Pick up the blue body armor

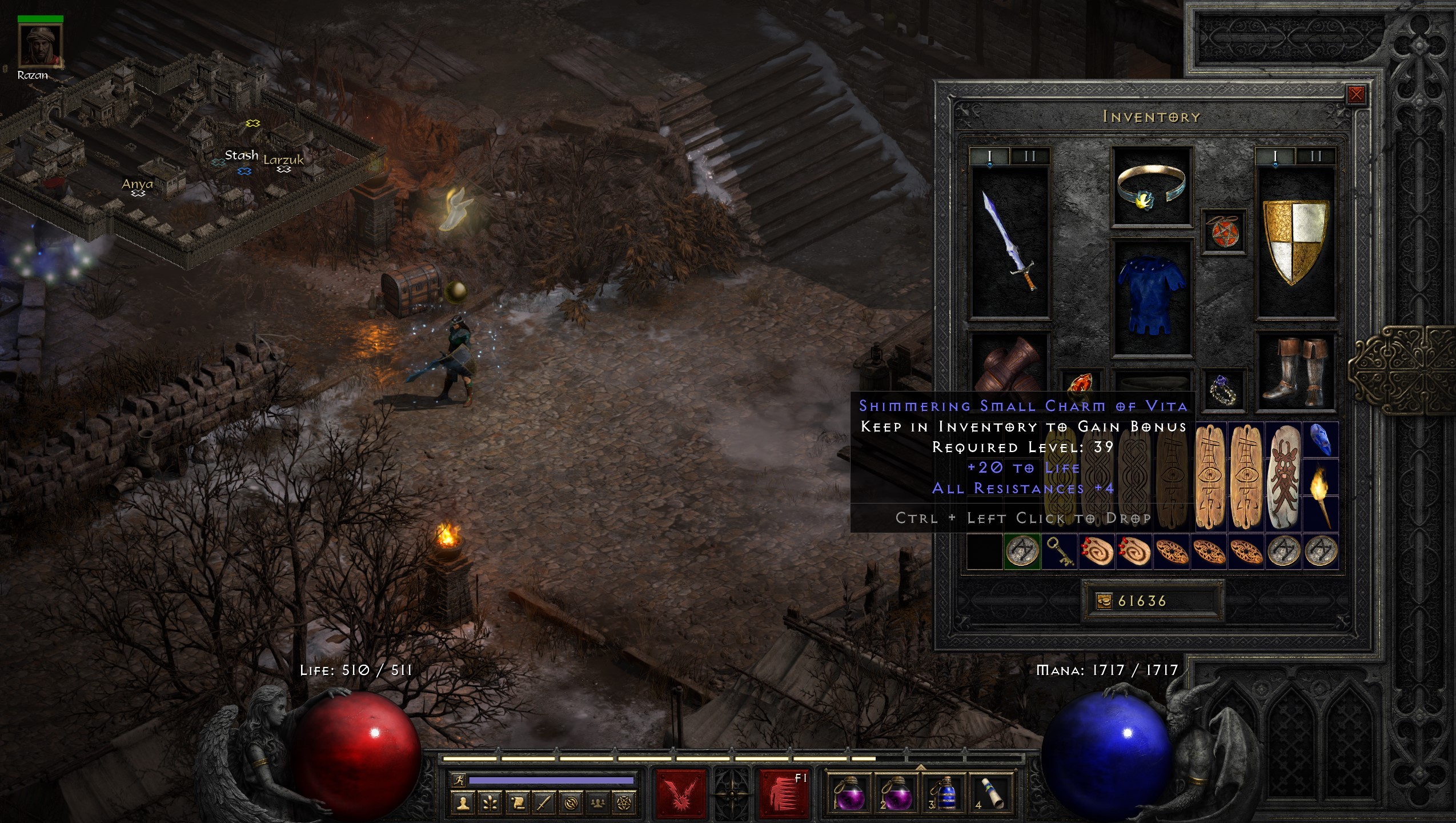(1151, 297)
